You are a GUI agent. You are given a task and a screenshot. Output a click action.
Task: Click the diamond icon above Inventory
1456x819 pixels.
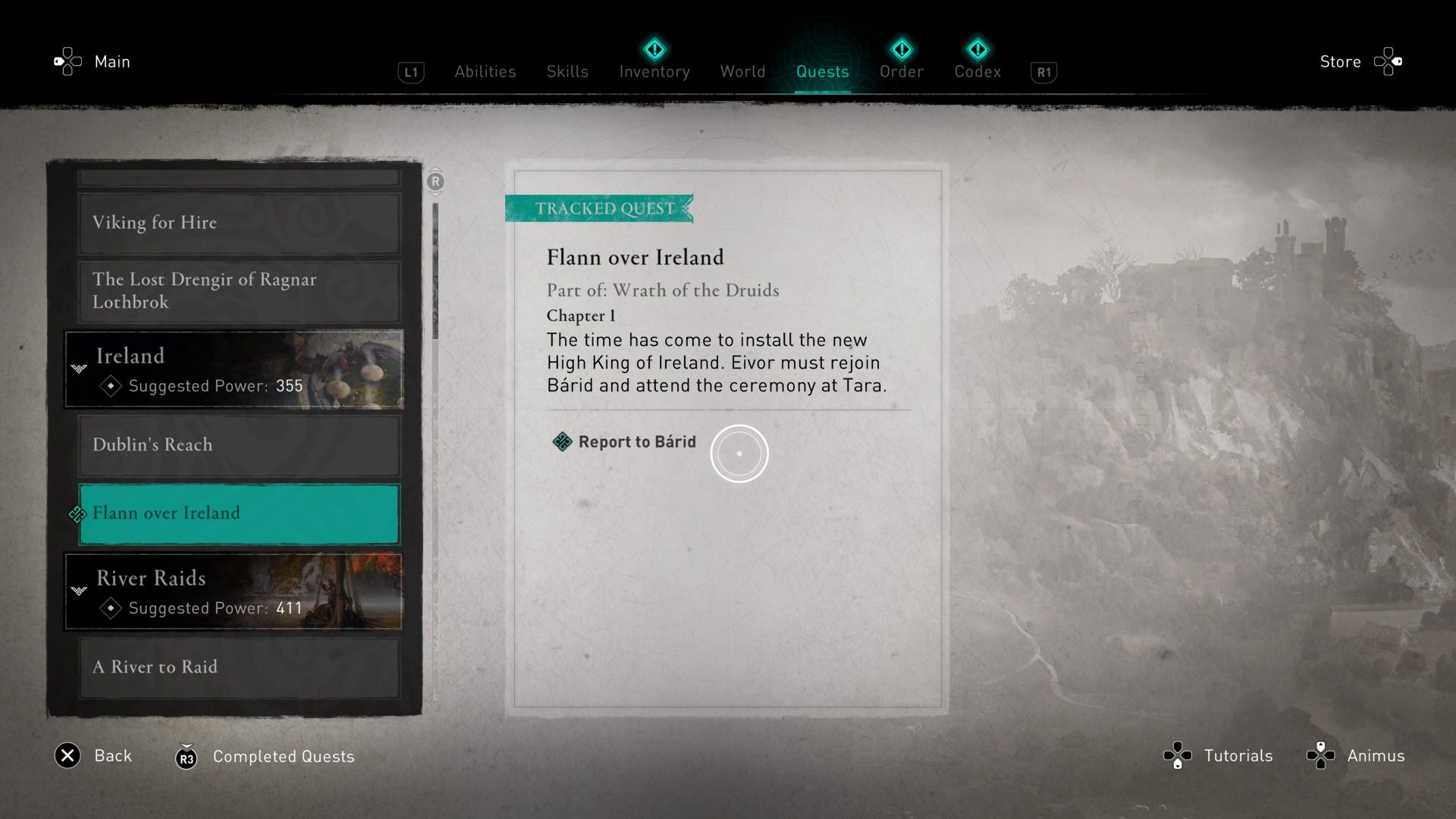[x=654, y=50]
